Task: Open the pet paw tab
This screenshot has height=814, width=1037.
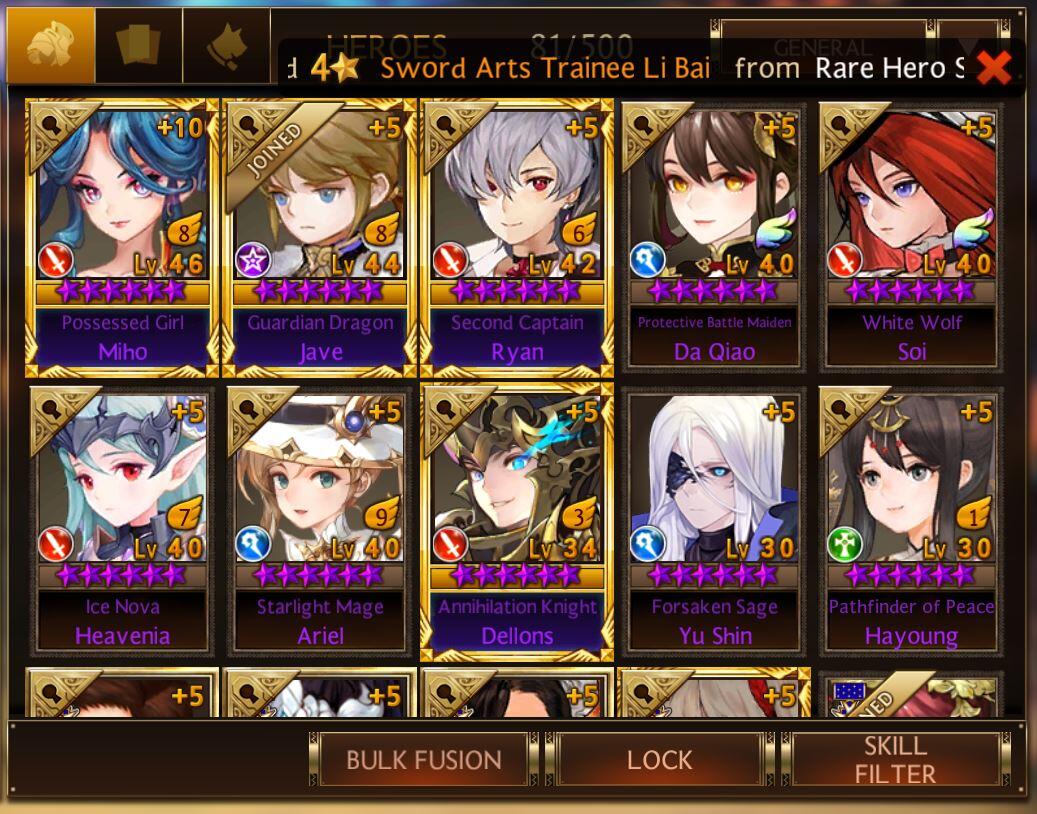Action: [227, 45]
